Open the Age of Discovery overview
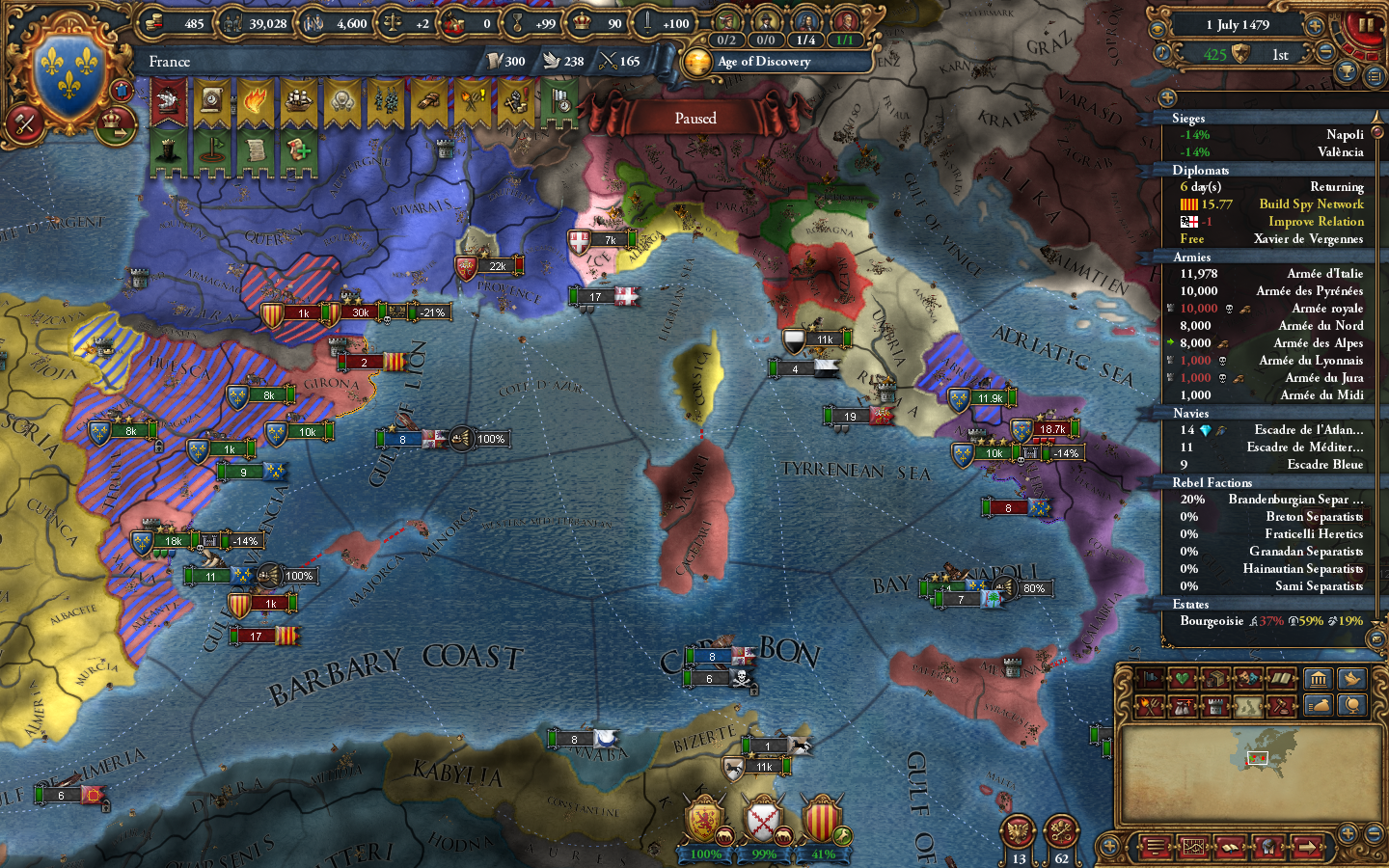The width and height of the screenshot is (1389, 868). pos(763,62)
